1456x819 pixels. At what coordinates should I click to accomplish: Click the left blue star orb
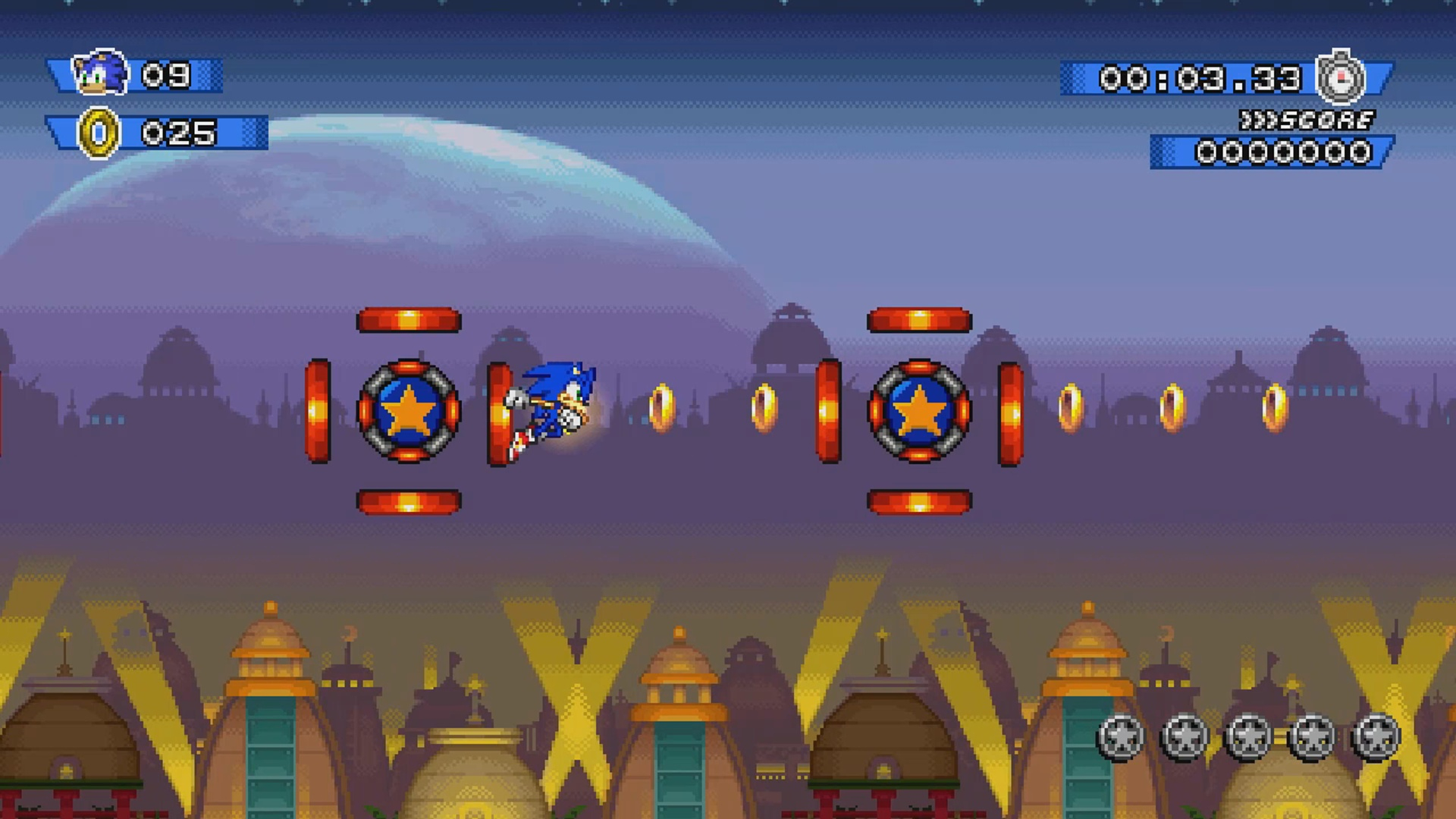[408, 412]
